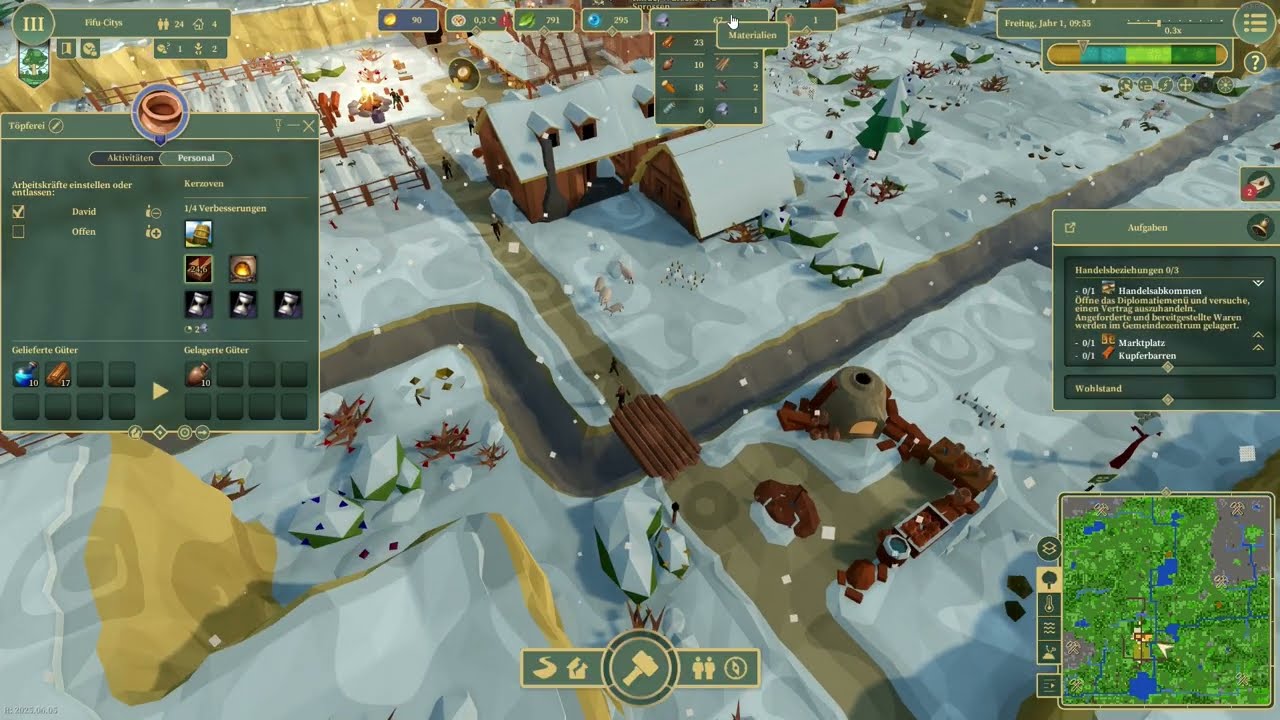
Task: Close the Töpferei panel
Action: click(309, 126)
